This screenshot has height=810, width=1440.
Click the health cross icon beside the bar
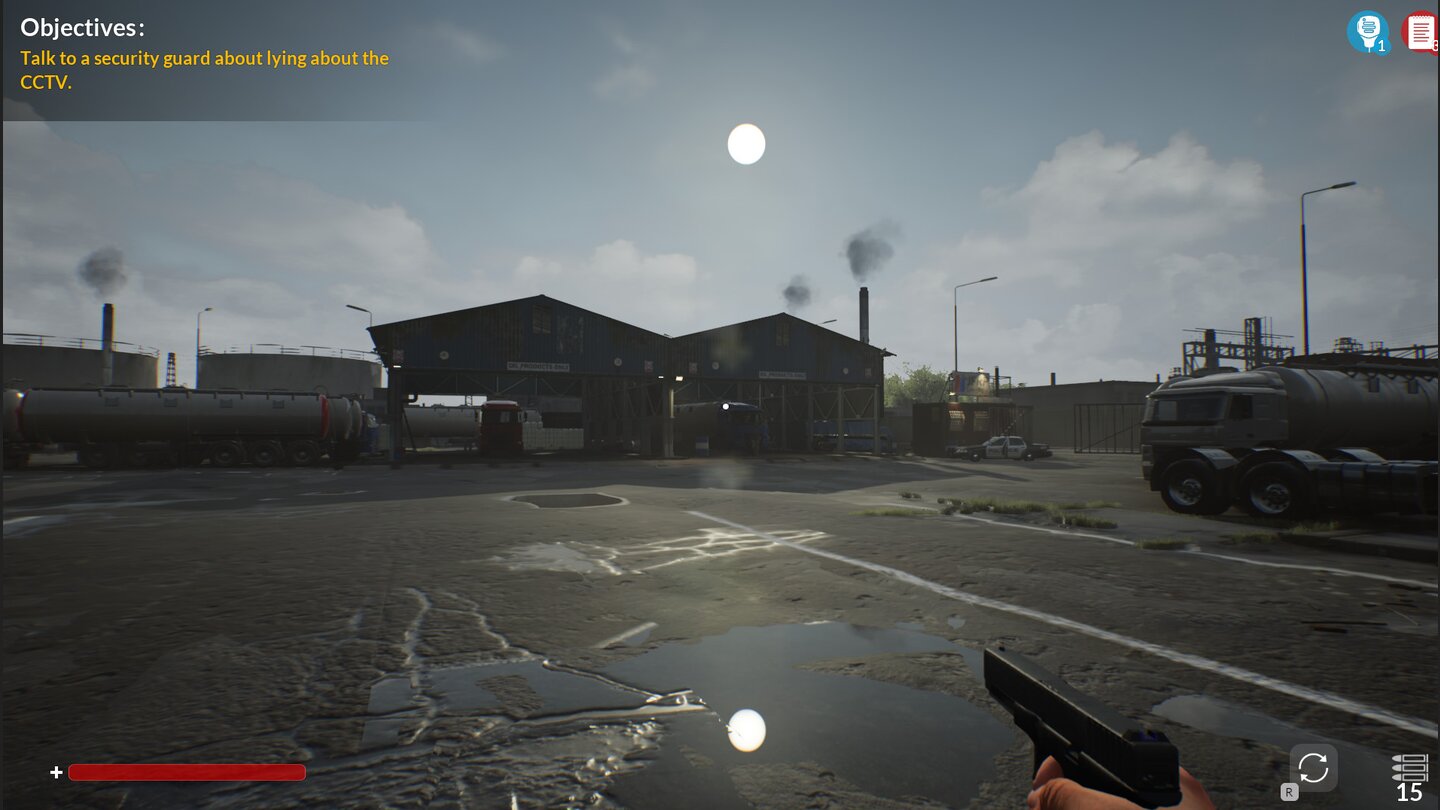[x=57, y=772]
